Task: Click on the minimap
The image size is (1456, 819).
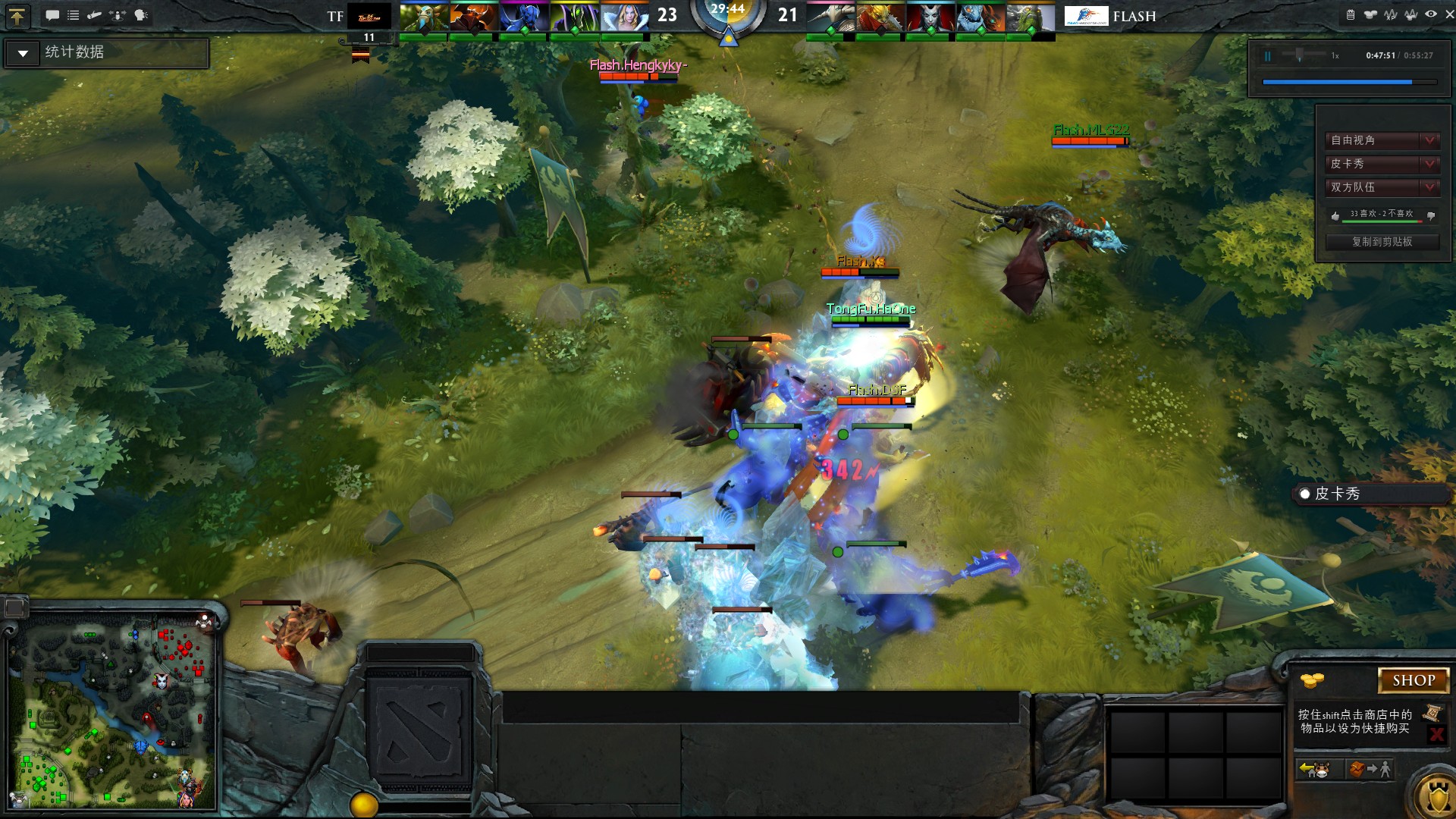Action: (x=112, y=711)
